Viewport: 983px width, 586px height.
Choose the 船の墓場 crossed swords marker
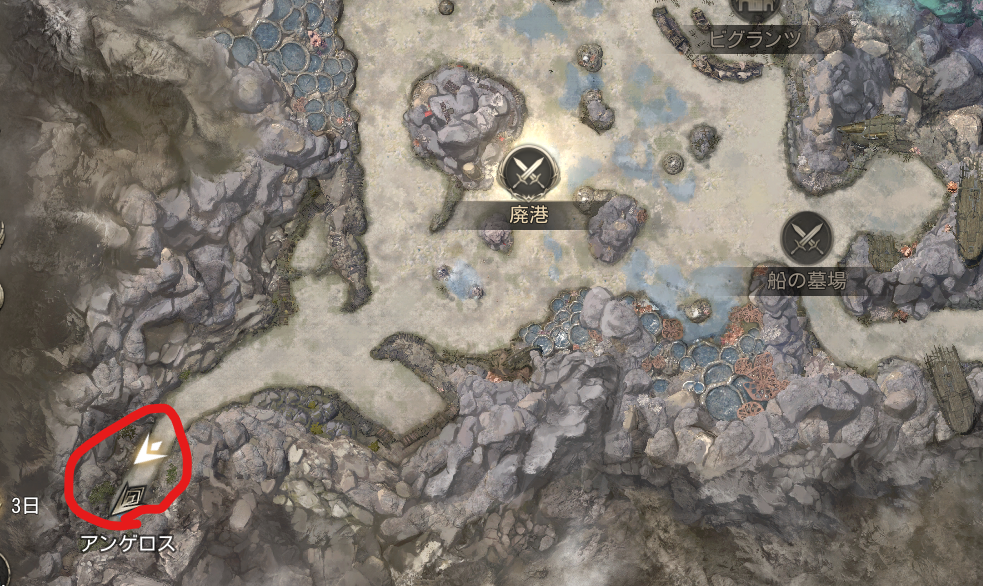coord(806,238)
